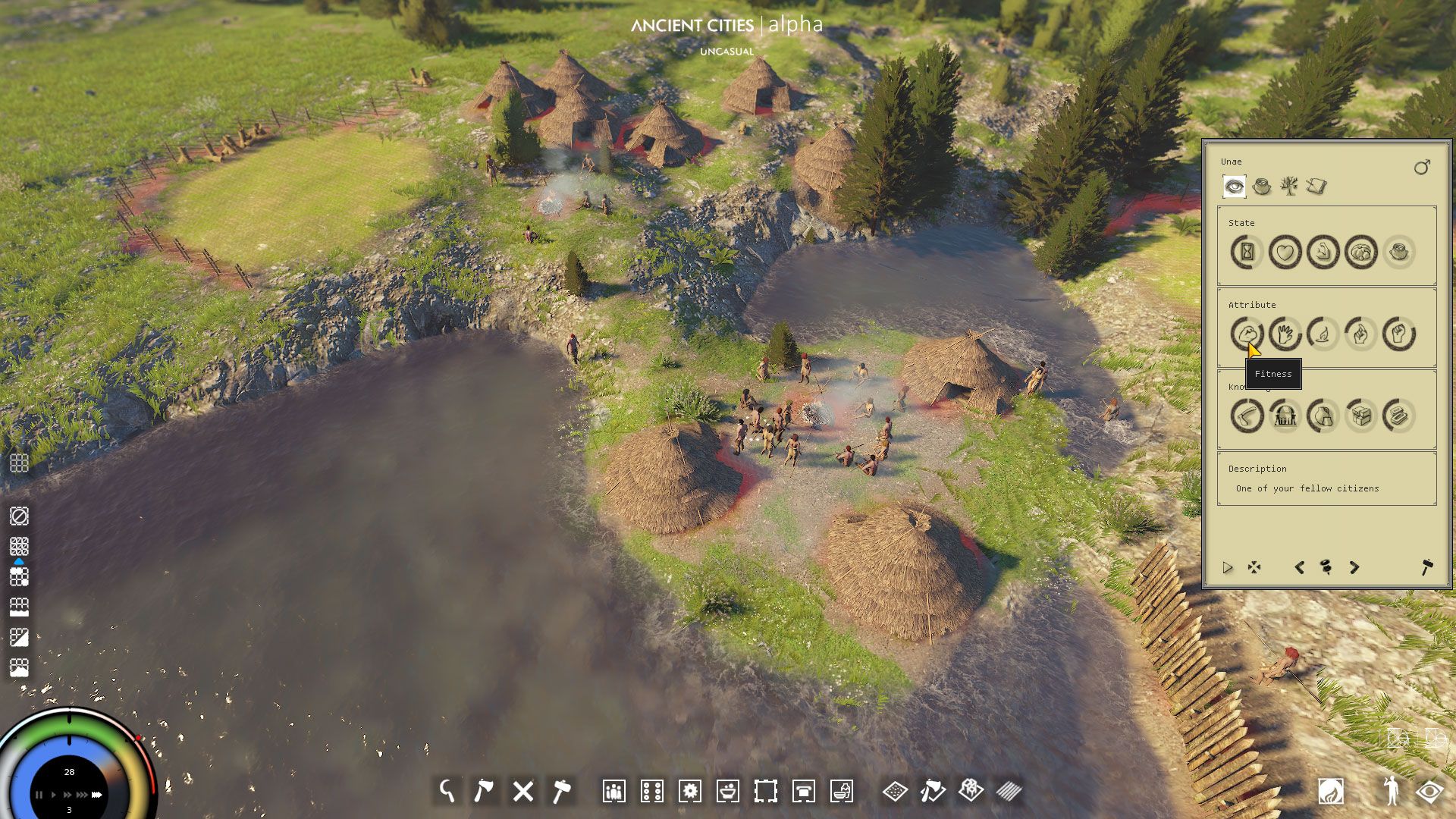Go to the previous citizen with left arrow

tap(1299, 567)
